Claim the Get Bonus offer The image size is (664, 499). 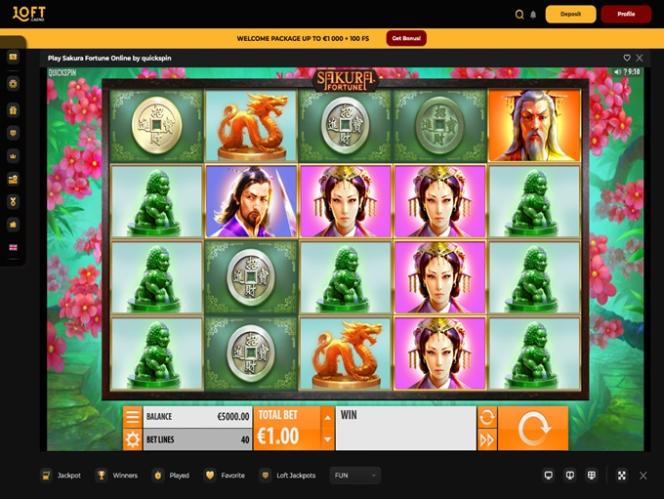(406, 38)
